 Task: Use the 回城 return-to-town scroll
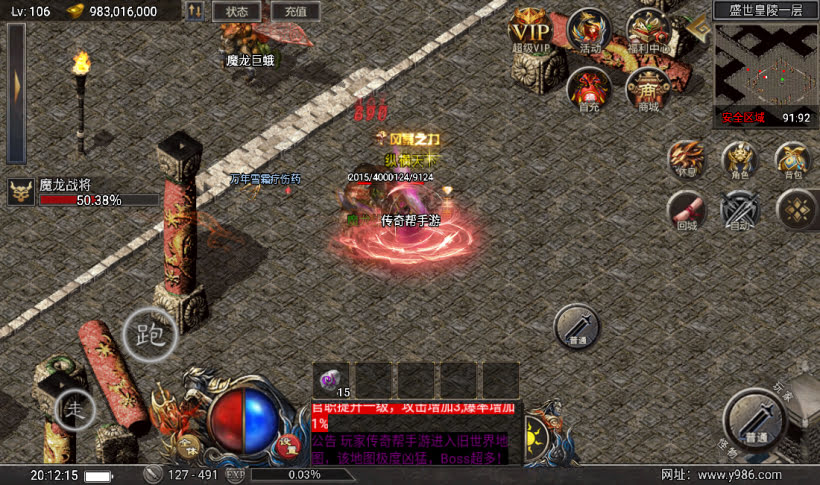click(687, 210)
